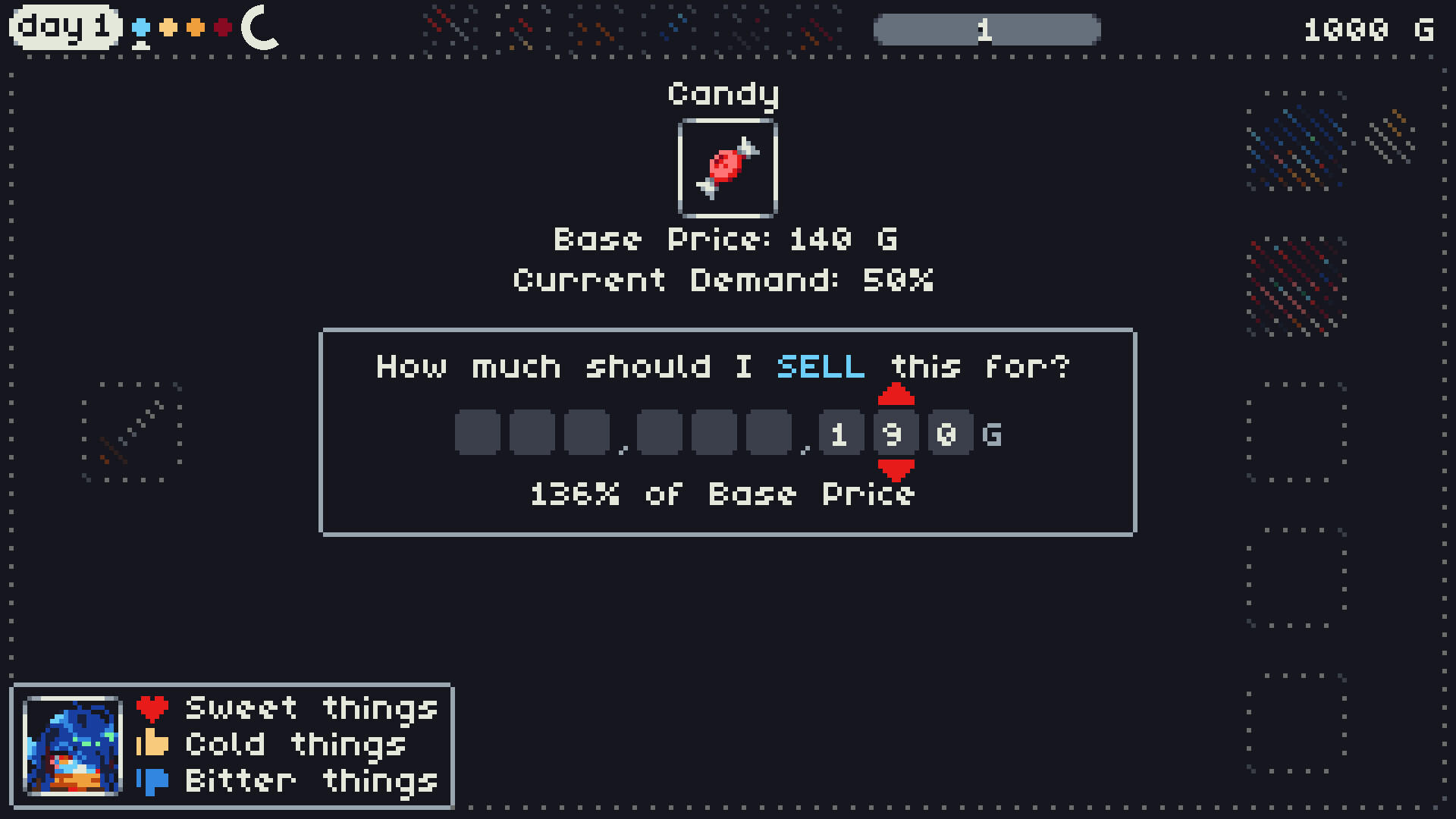Click the 1000 G gold counter

pyautogui.click(x=1370, y=29)
